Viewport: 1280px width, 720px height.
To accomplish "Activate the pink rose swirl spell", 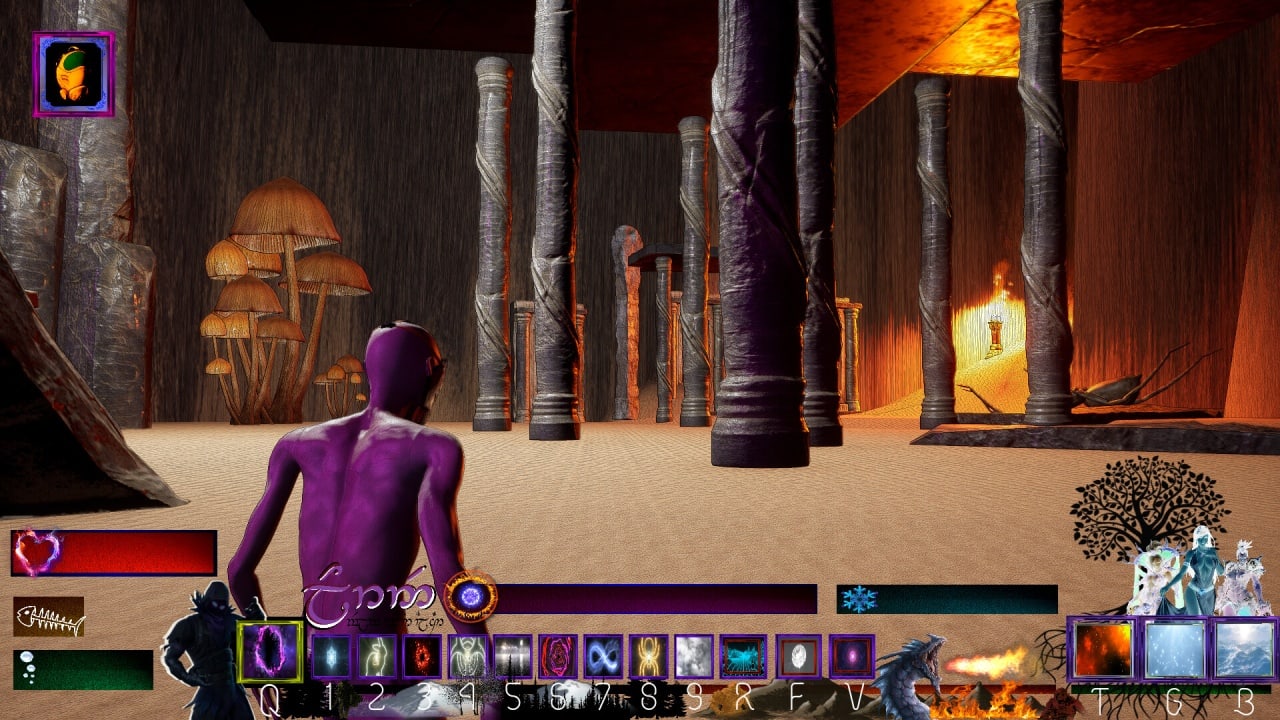I will (x=557, y=656).
